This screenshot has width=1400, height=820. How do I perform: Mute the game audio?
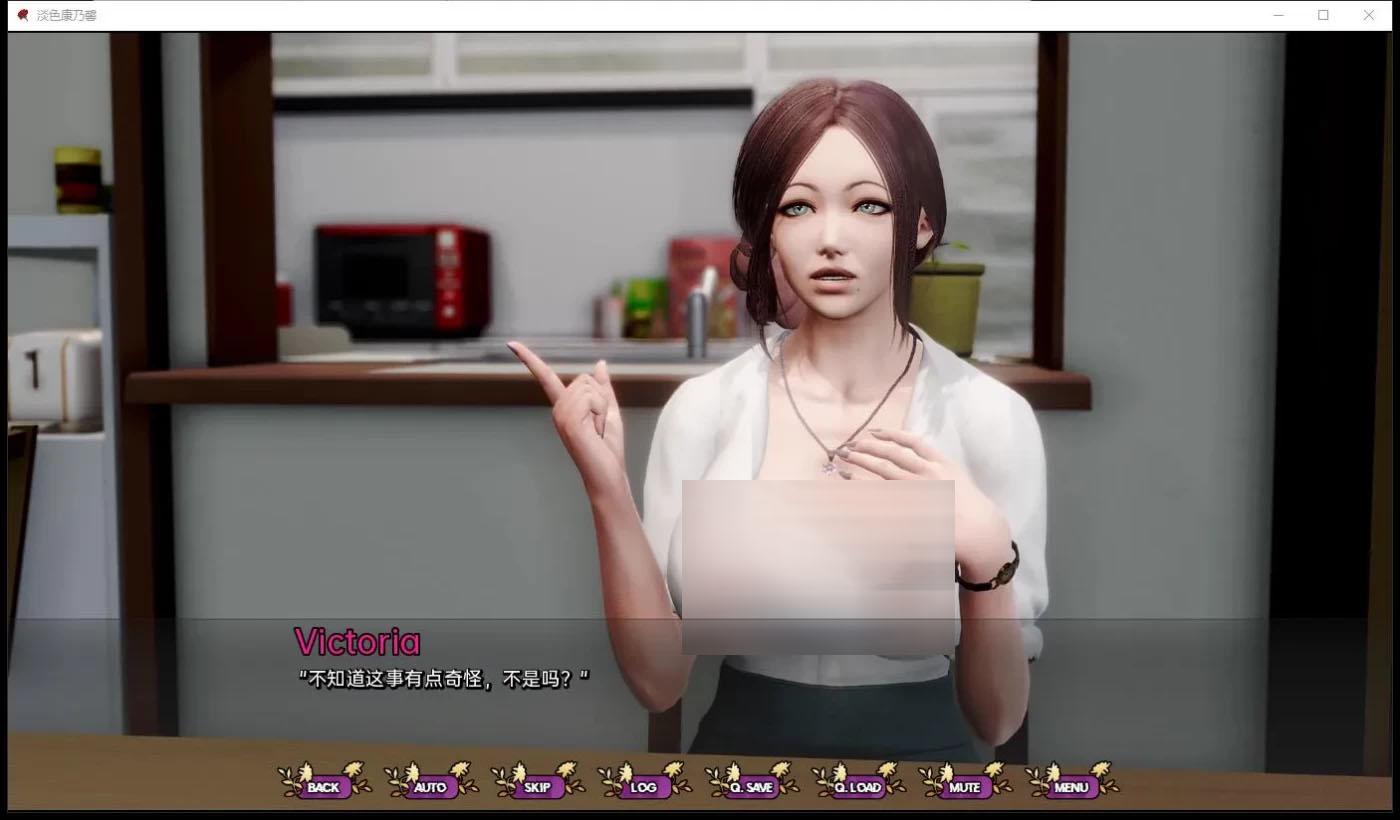(x=963, y=788)
